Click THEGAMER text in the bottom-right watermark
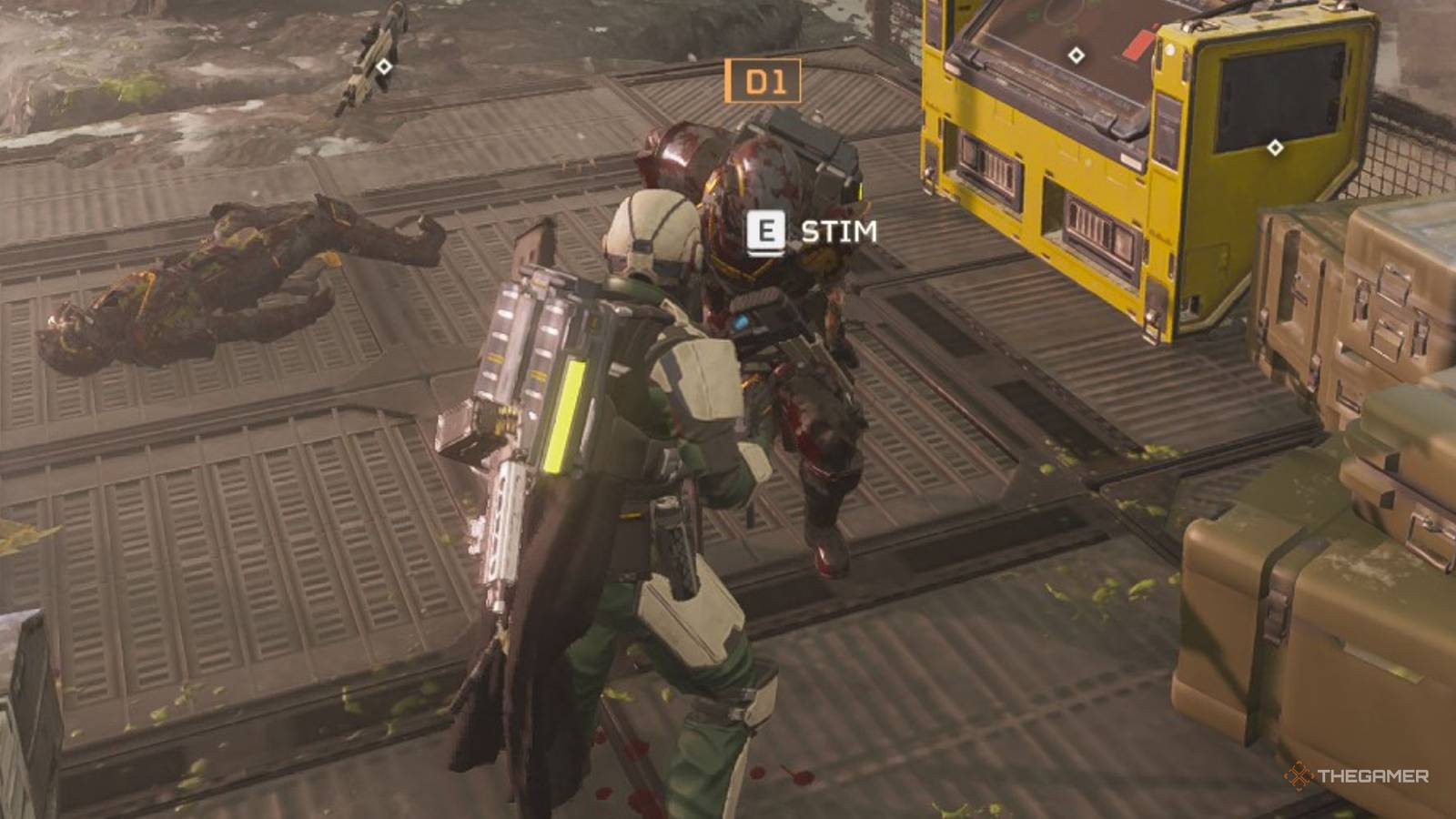The image size is (1456, 819). tap(1374, 777)
